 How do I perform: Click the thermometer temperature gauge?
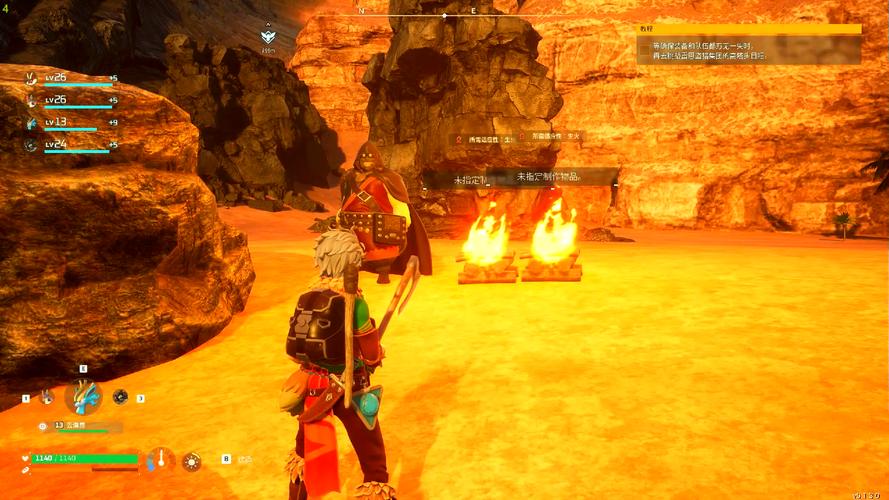point(160,460)
